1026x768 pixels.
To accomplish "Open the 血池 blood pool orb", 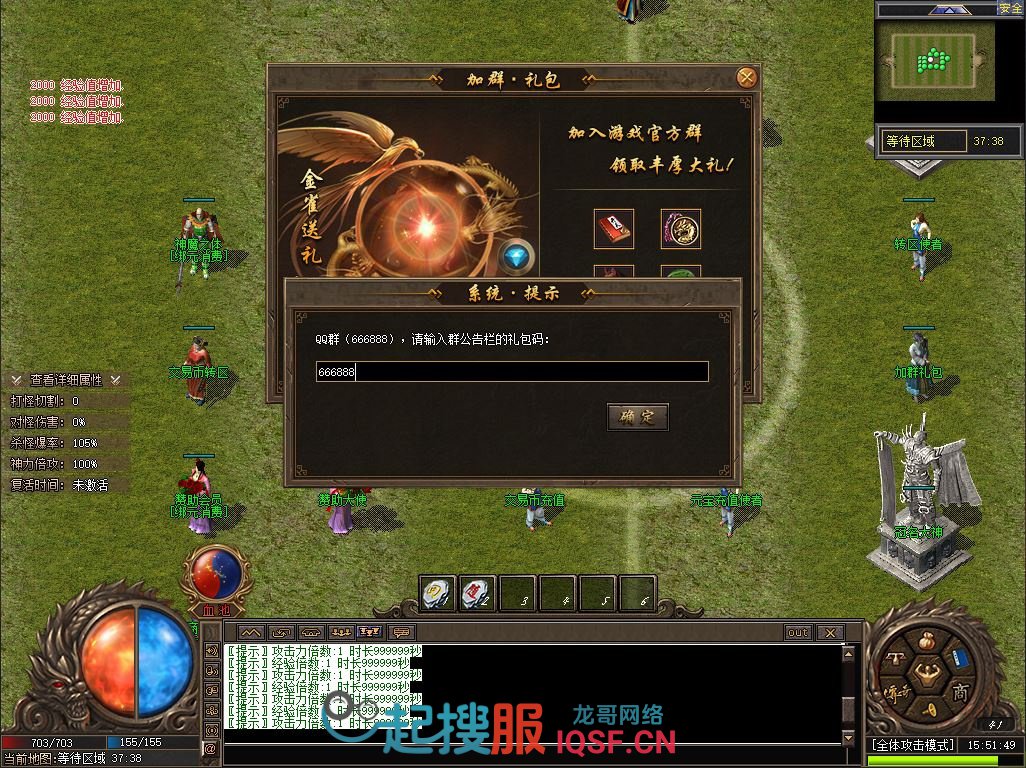I will point(216,573).
